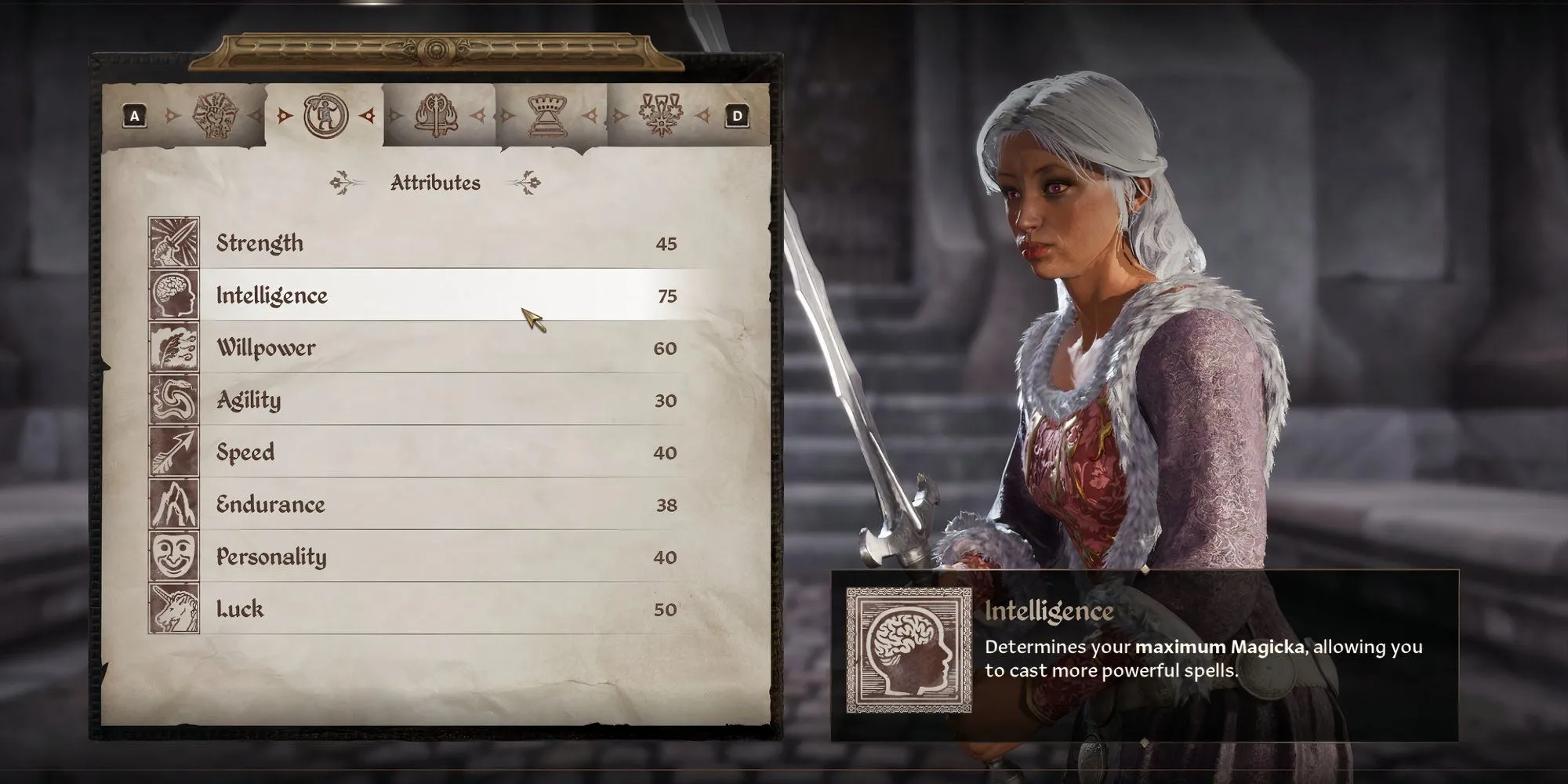This screenshot has height=784, width=1568.
Task: Select the Speed attribute row
Action: [x=439, y=452]
